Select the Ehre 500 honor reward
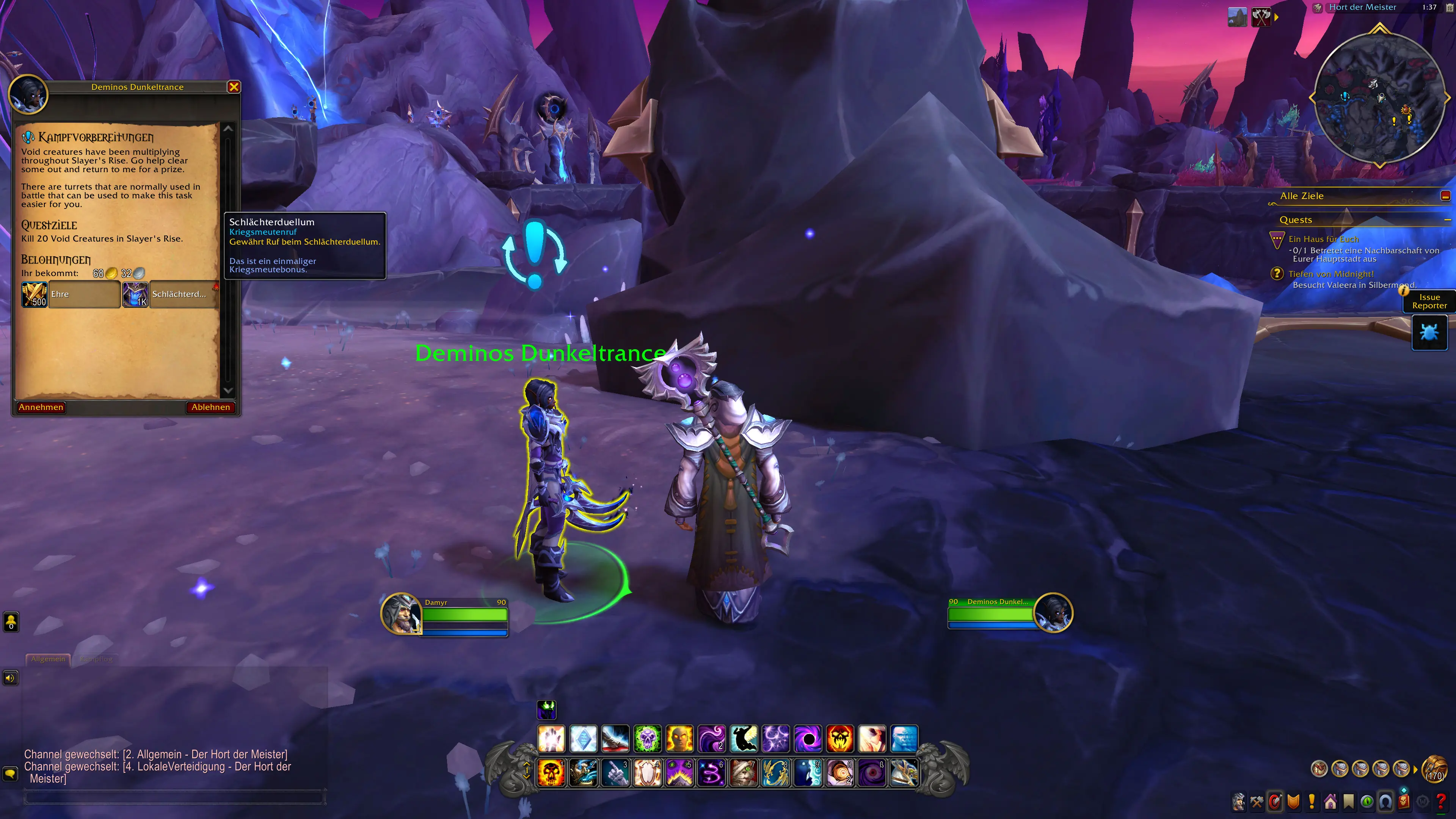The height and width of the screenshot is (819, 1456). coord(71,295)
